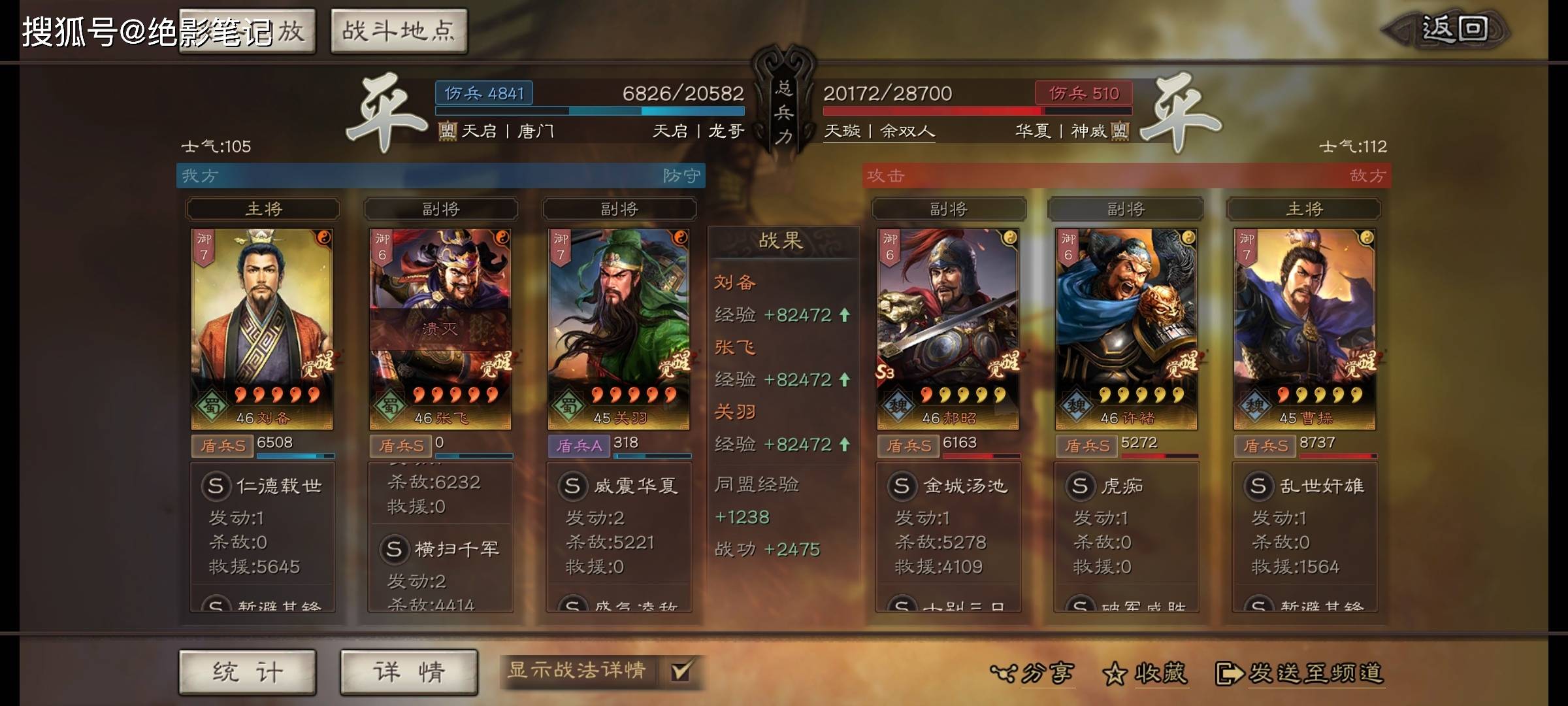
Task: Select the 张飞 general card
Action: [x=440, y=329]
